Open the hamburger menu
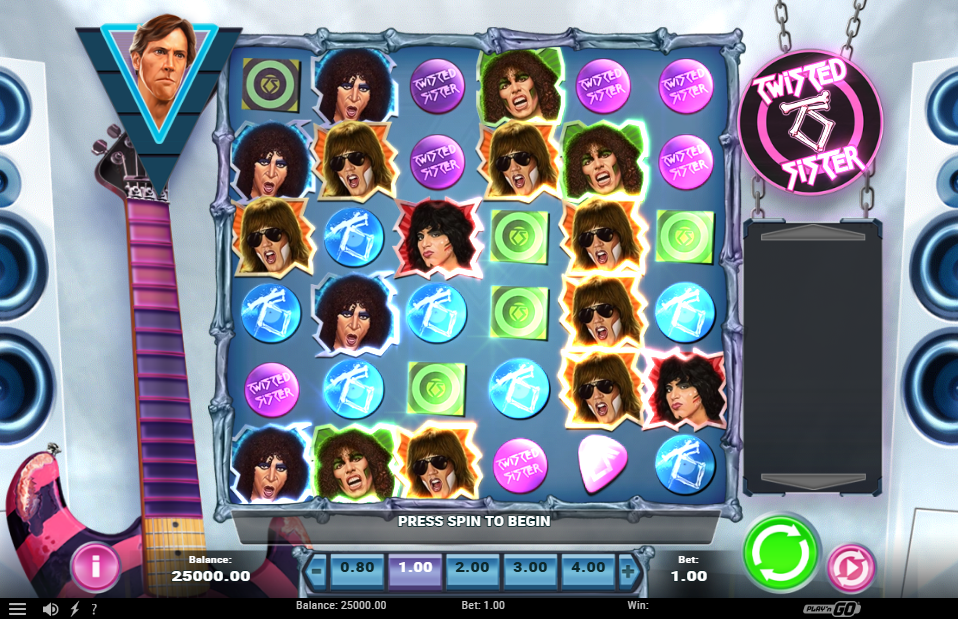This screenshot has height=619, width=958. click(17, 608)
